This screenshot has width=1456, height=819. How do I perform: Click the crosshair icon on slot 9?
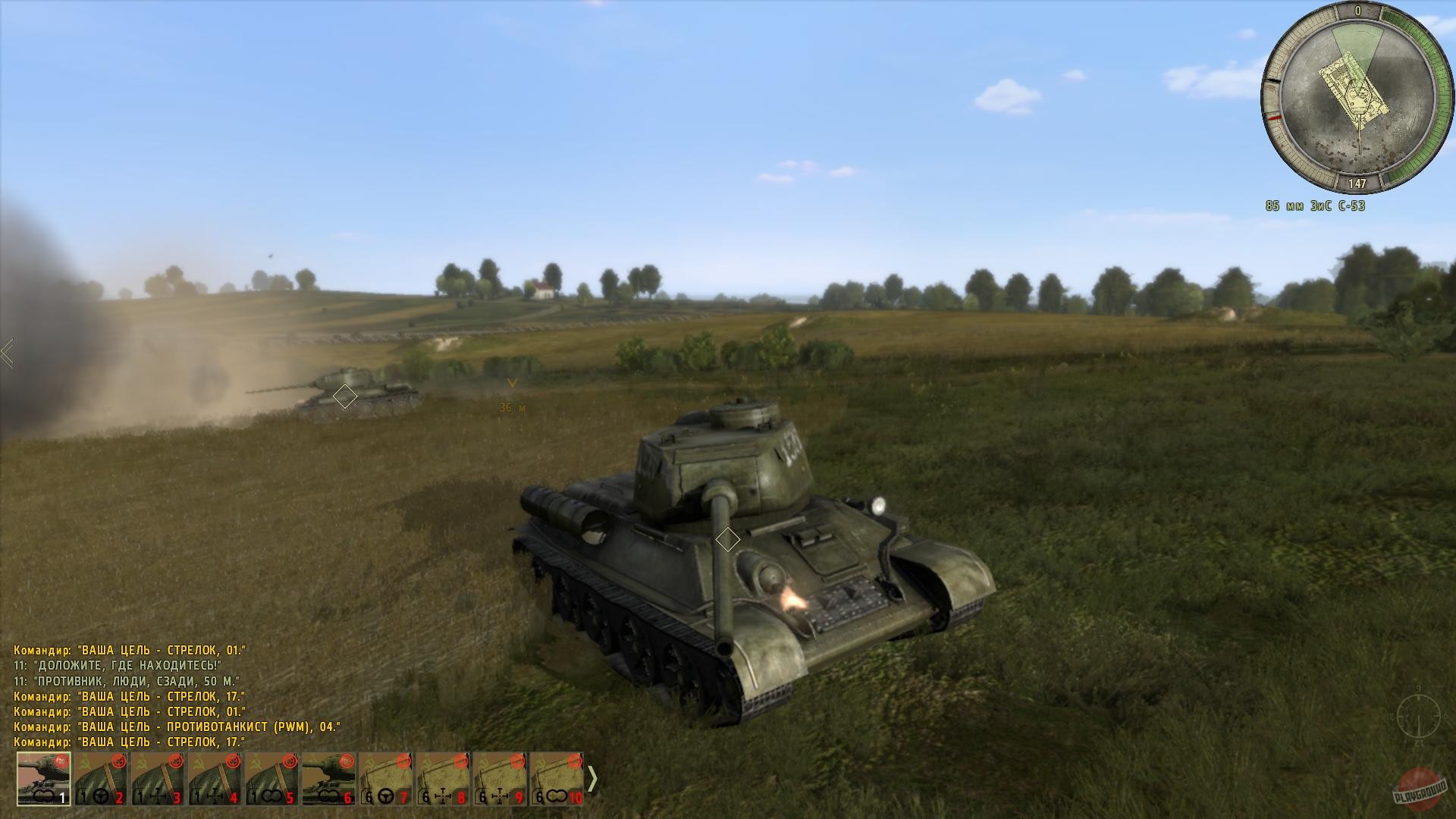pyautogui.click(x=499, y=796)
